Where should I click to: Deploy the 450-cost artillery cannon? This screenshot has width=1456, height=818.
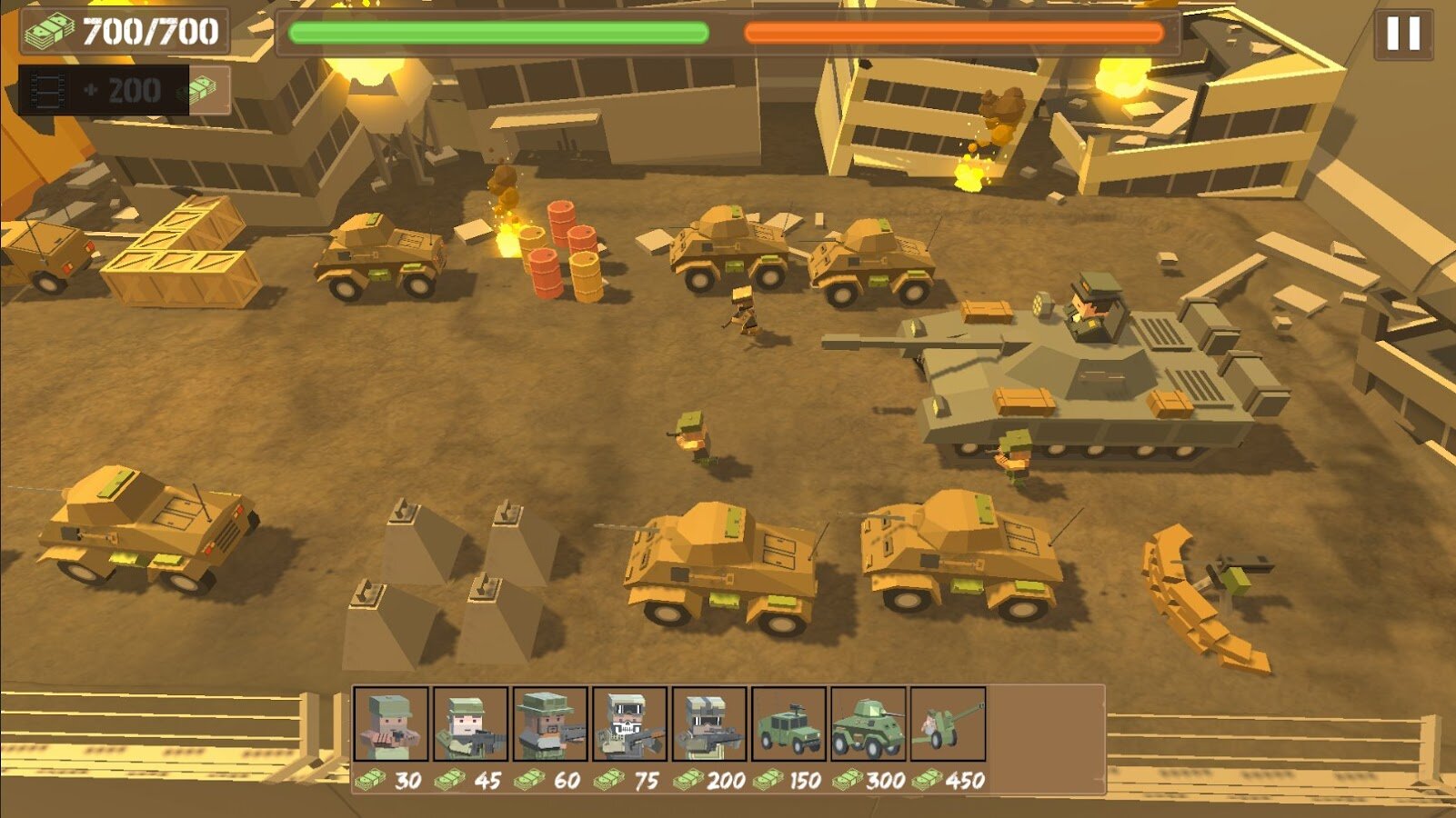coord(948,723)
